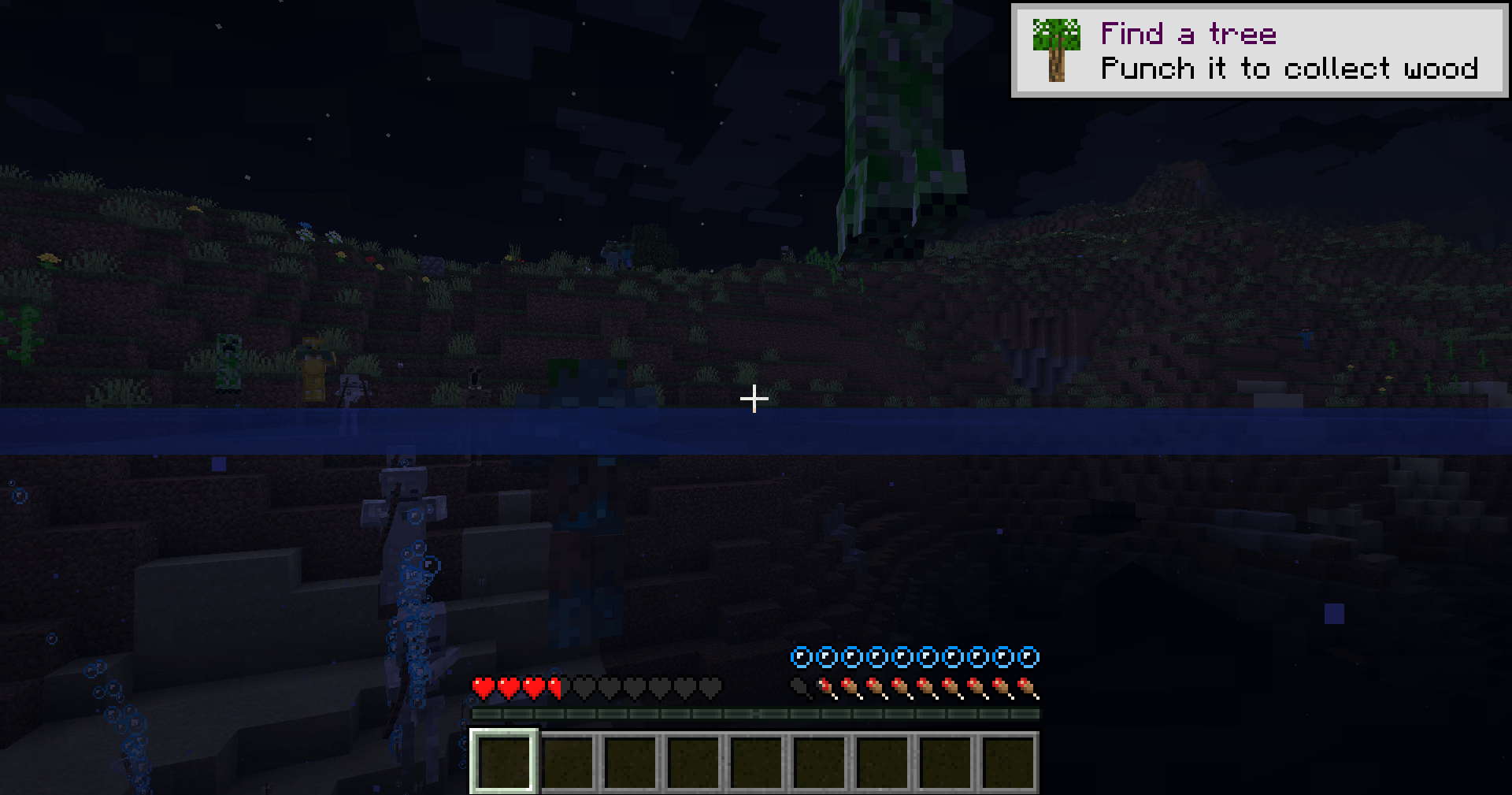1512x795 pixels.
Task: Dismiss the tutorial toast notification
Action: 1259,49
